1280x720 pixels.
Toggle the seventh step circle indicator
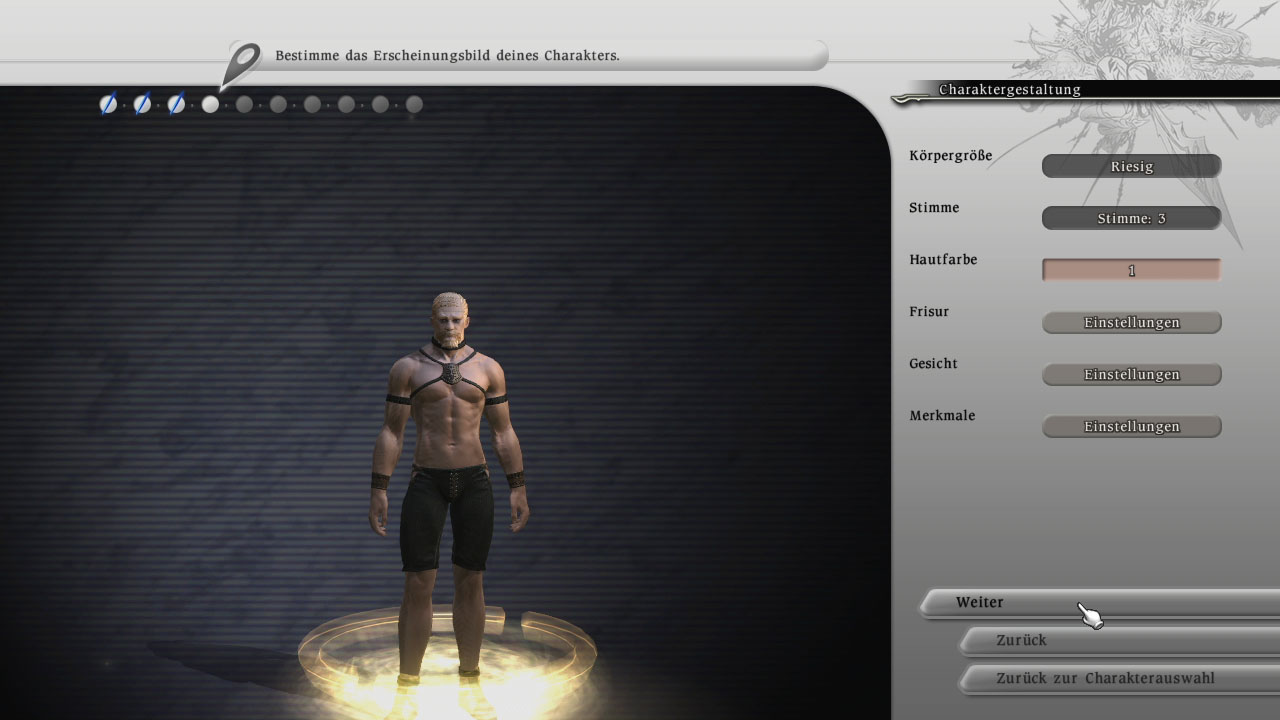pyautogui.click(x=312, y=104)
